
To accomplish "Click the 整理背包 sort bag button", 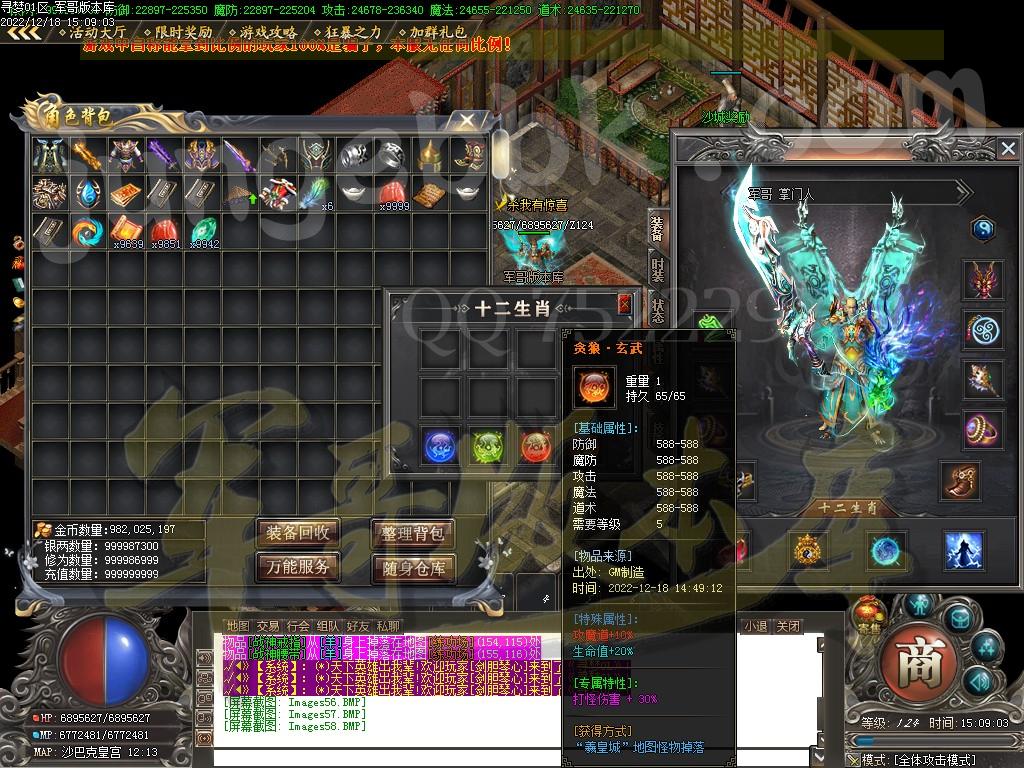I will pos(413,532).
